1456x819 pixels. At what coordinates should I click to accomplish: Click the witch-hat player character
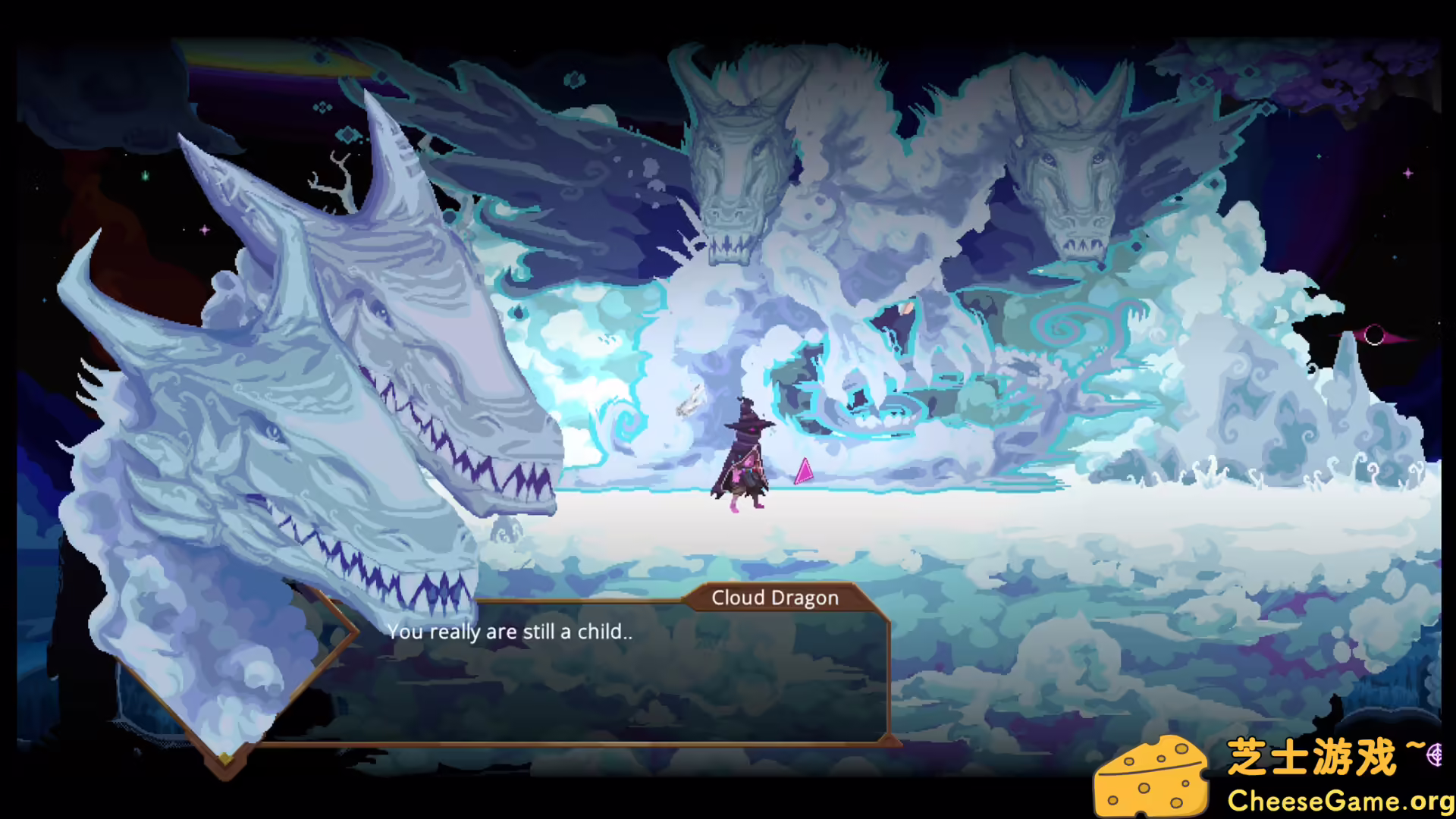pos(745,455)
